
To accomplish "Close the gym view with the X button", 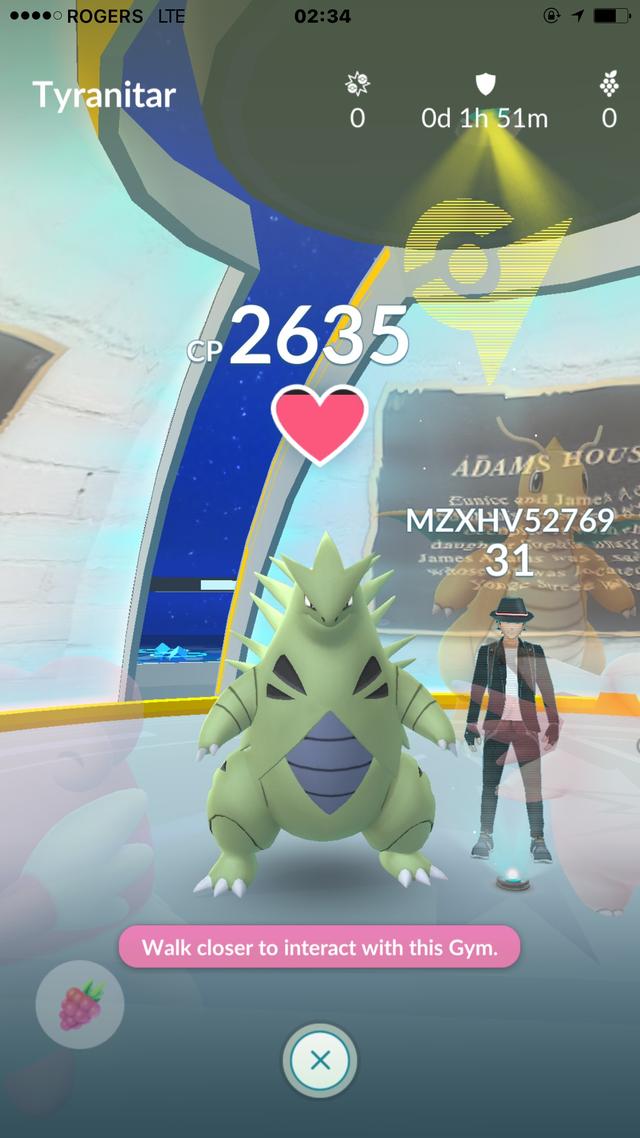I will pyautogui.click(x=320, y=1061).
